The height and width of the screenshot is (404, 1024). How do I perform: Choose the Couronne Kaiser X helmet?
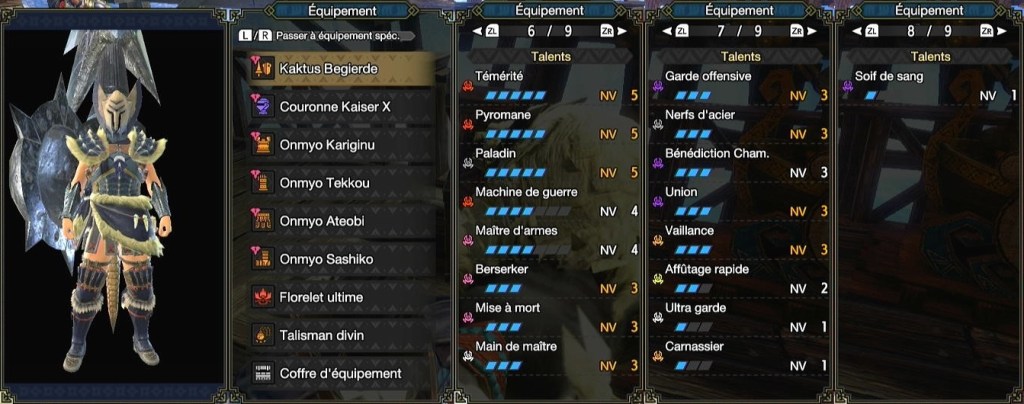pyautogui.click(x=340, y=106)
